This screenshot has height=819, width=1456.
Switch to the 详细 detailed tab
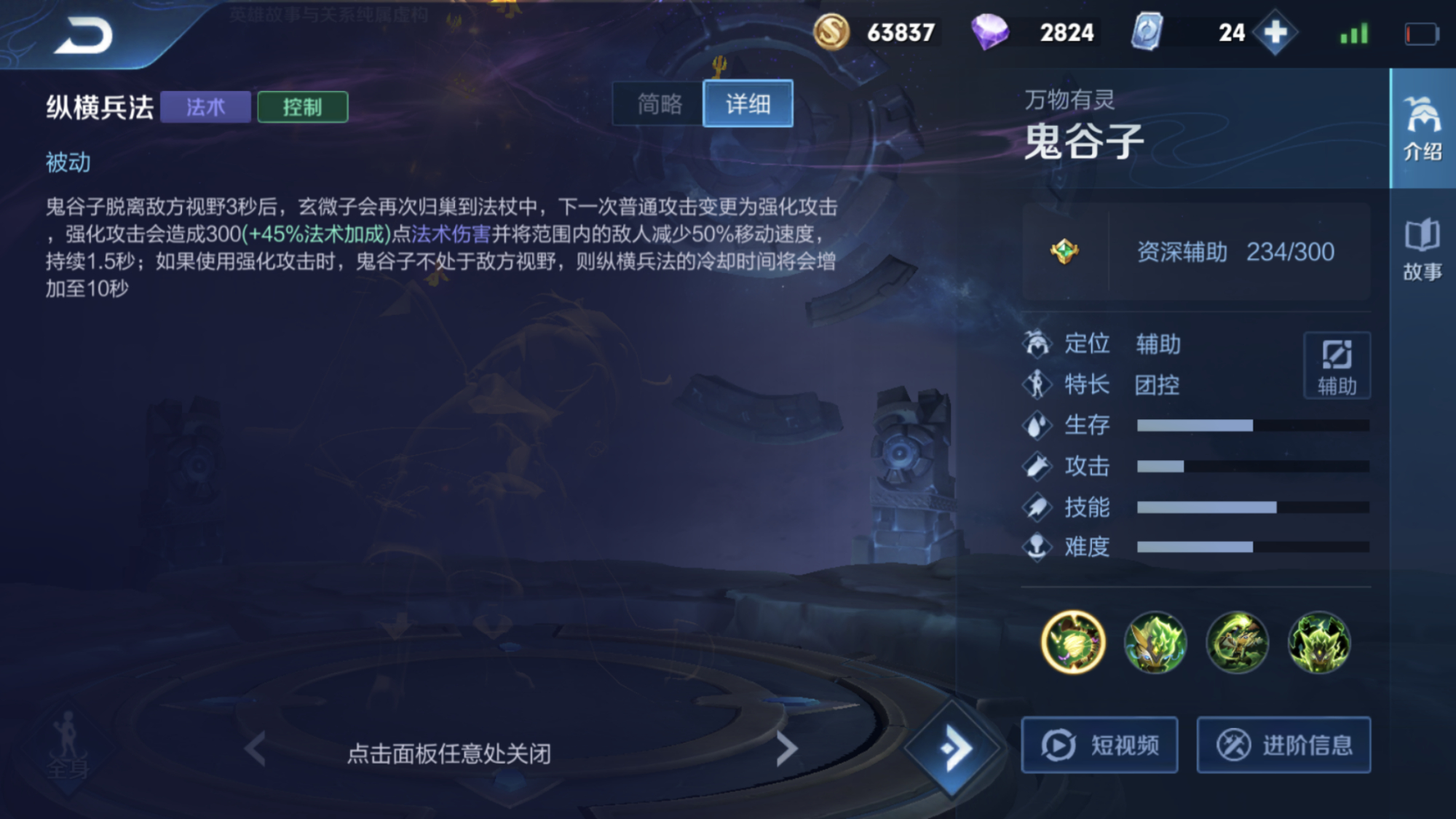748,104
